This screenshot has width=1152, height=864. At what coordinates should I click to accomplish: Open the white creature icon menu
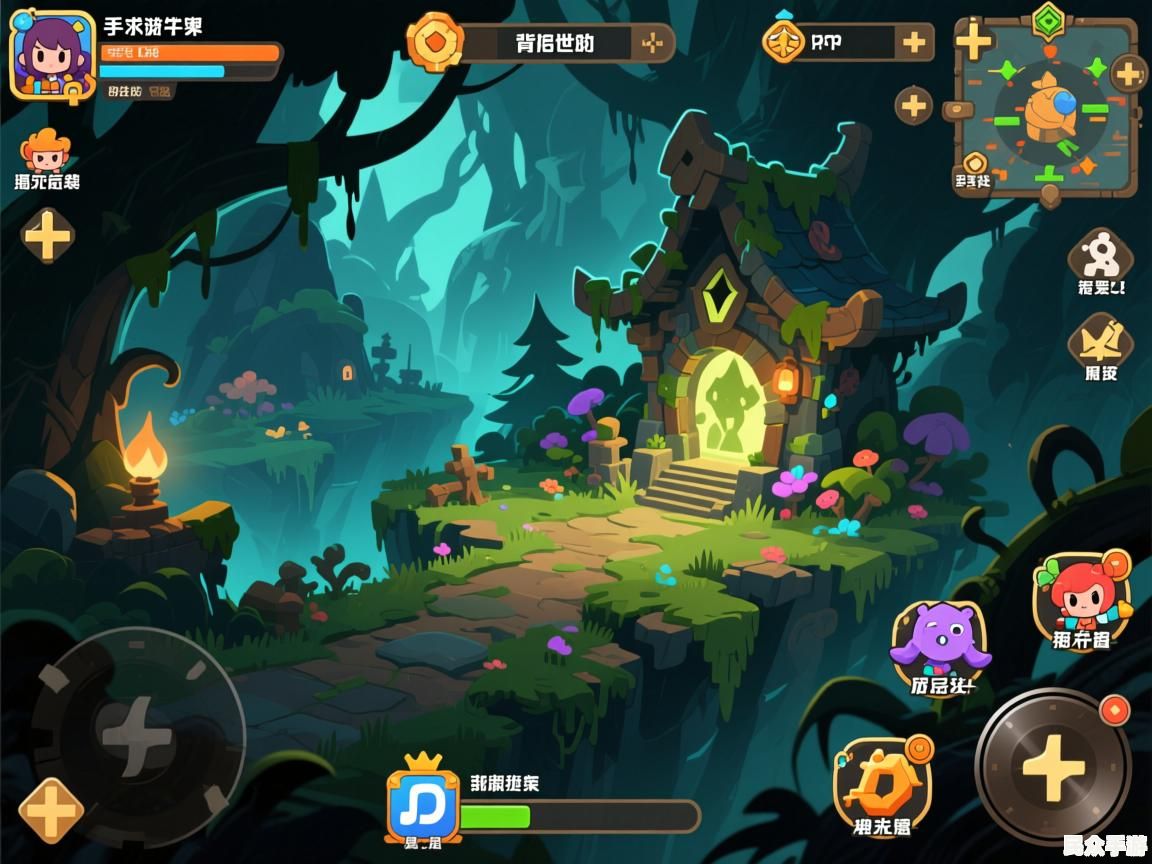point(1101,255)
